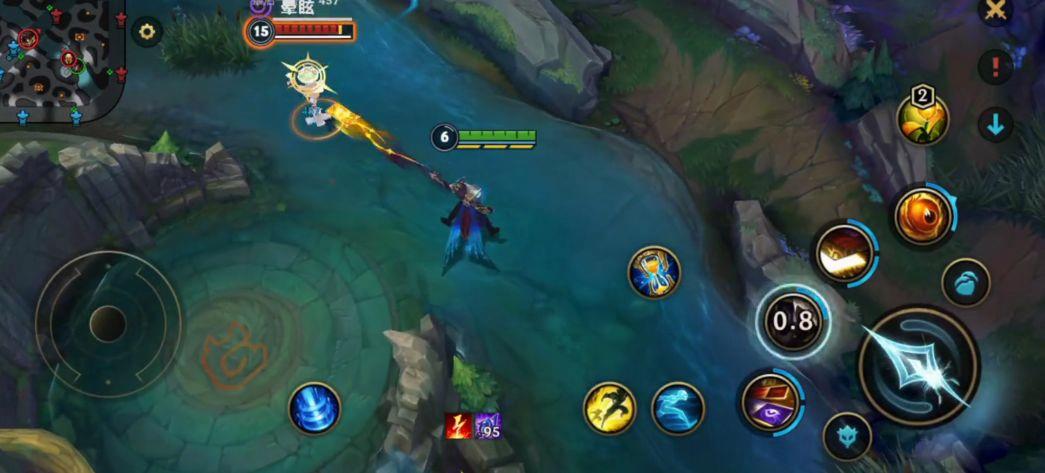Viewport: 1045px width, 473px height.
Task: Activate the skill on 0.8 cooldown
Action: [791, 322]
